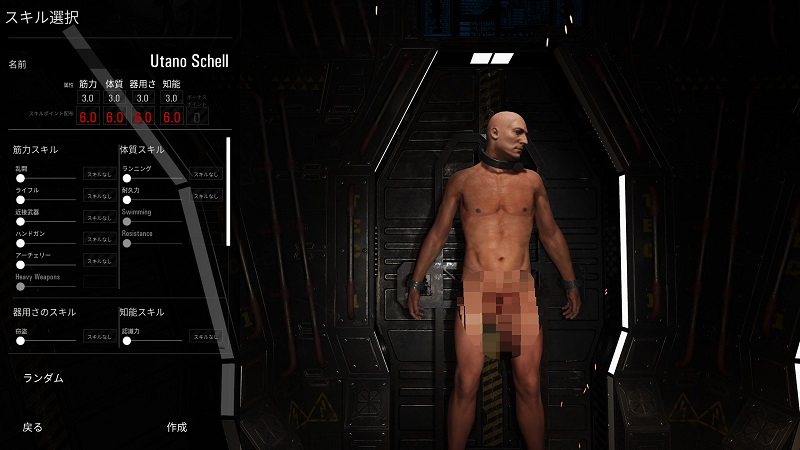800x450 pixels.
Task: Adjust the ライフル skill slider
Action: (x=20, y=199)
